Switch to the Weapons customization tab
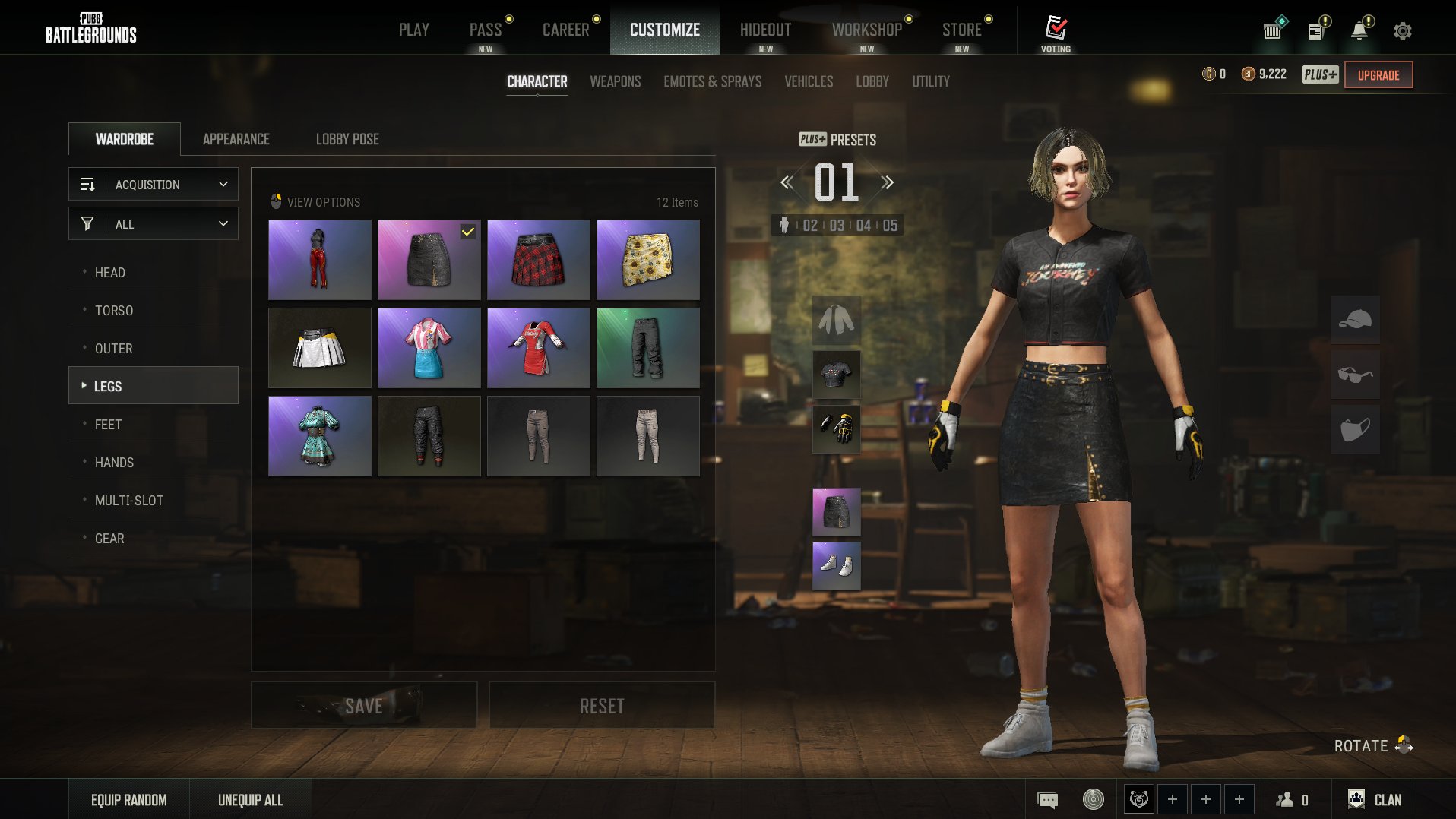Viewport: 1456px width, 819px height. 615,81
